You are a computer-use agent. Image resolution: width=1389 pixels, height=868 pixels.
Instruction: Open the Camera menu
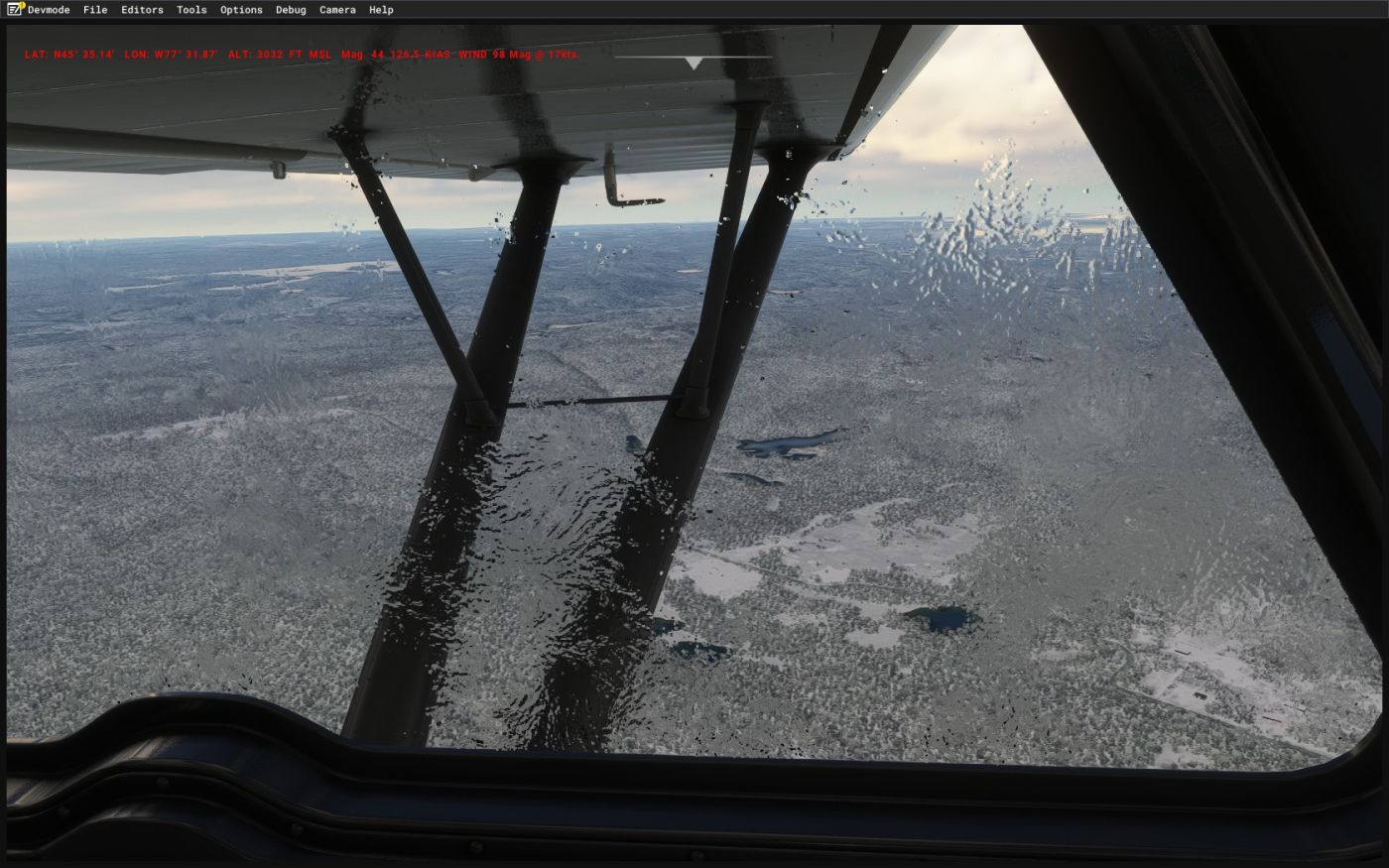[337, 10]
